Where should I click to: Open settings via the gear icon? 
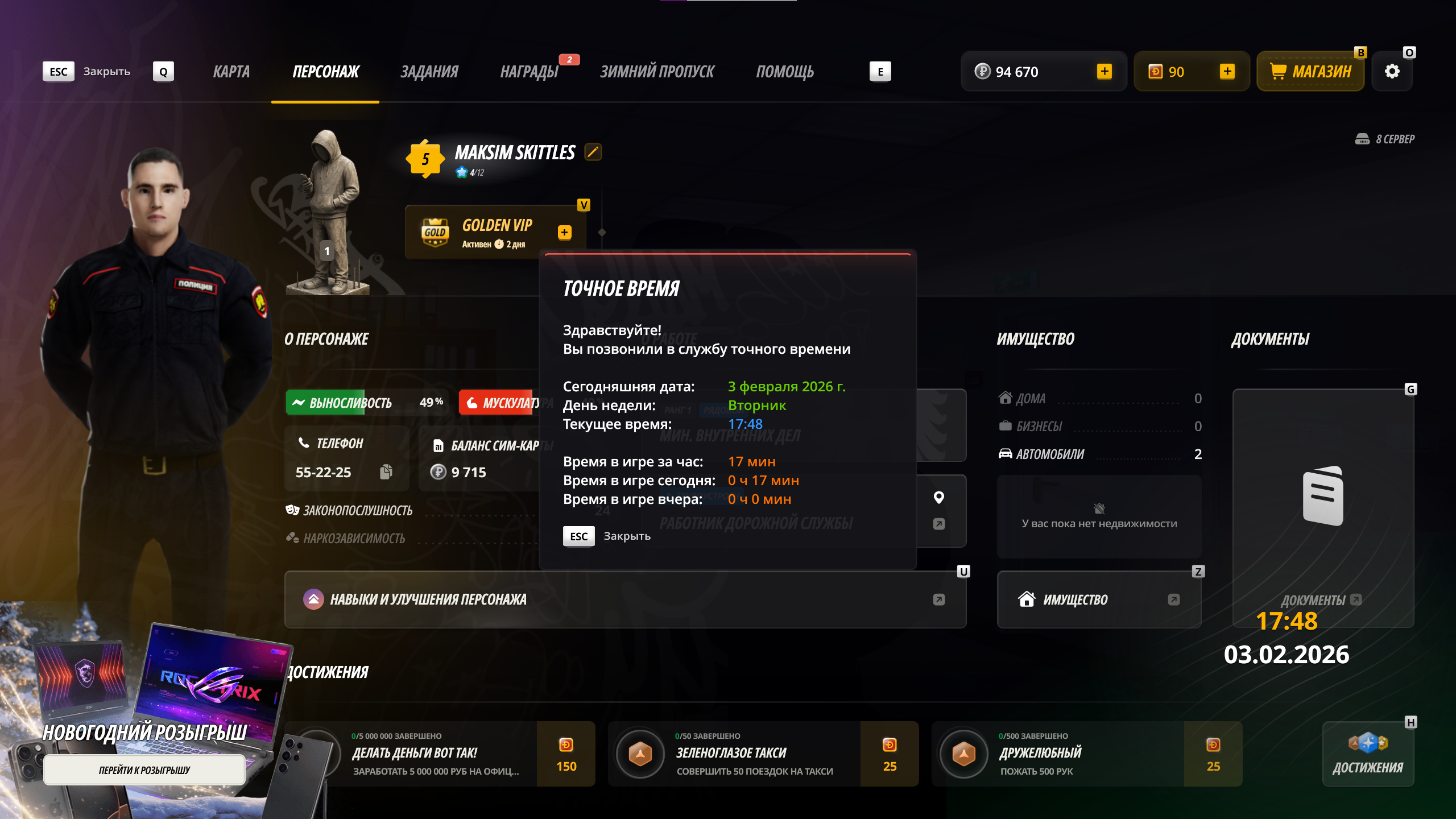point(1392,72)
